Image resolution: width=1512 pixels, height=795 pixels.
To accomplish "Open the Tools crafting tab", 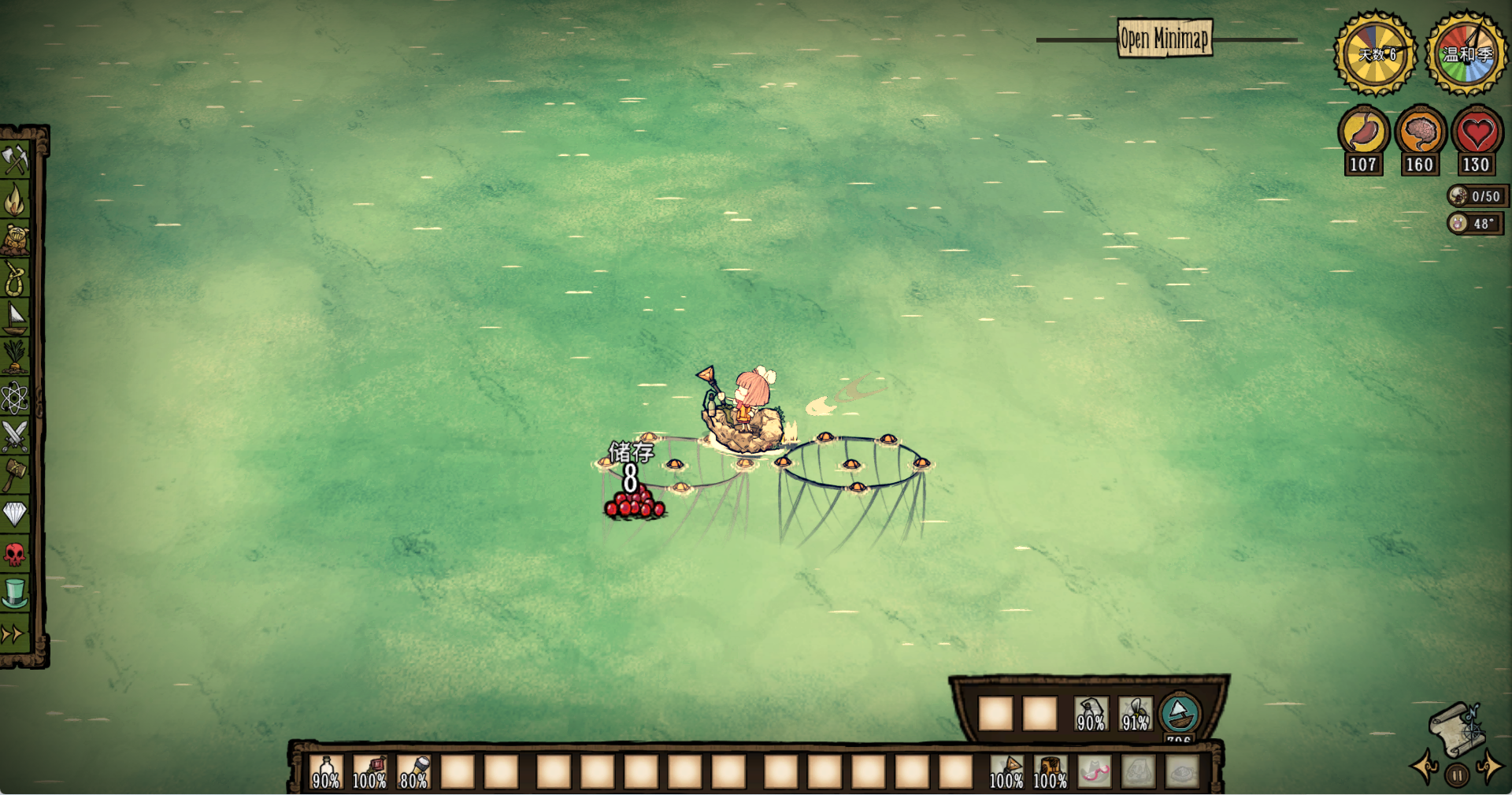I will (x=15, y=161).
